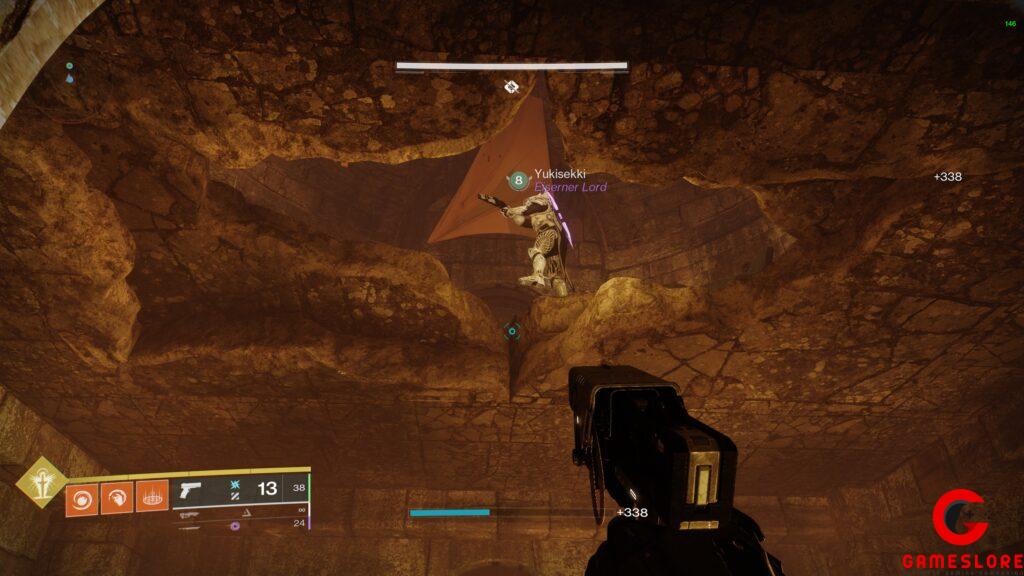The width and height of the screenshot is (1024, 576).
Task: Switch to the energy weapon row
Action: [x=192, y=513]
